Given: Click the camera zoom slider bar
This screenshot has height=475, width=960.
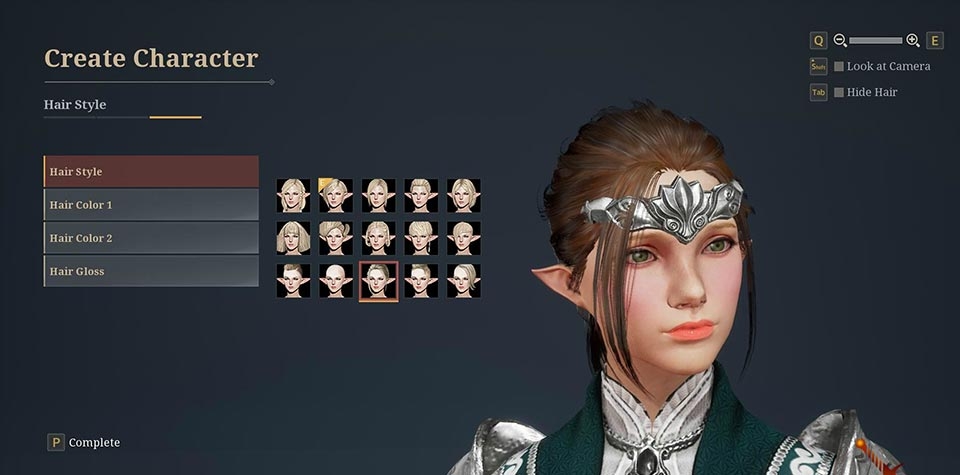Looking at the screenshot, I should tap(875, 40).
